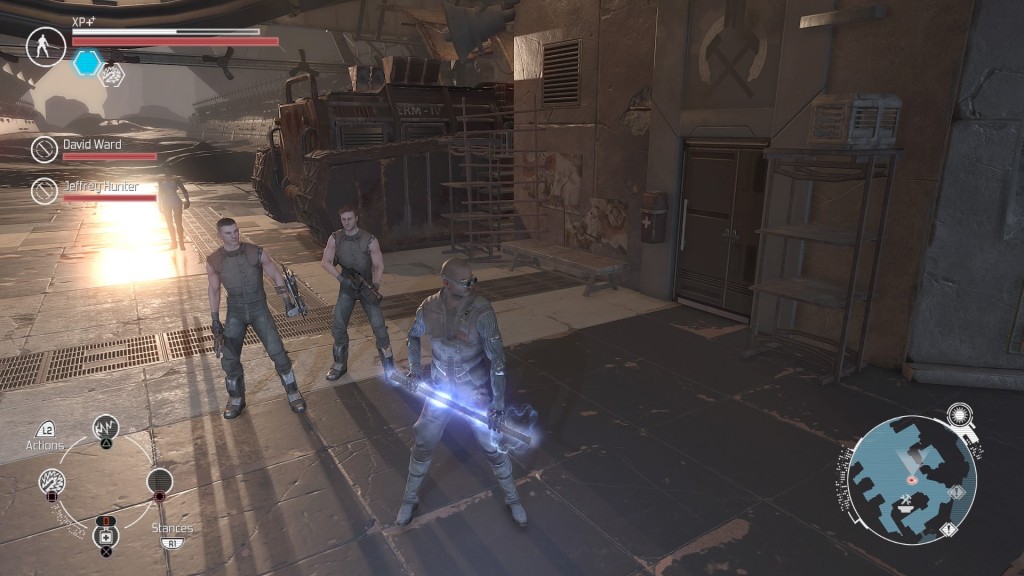The image size is (1024, 576).
Task: Choose the dark circular slot on the action wheel
Action: coord(160,482)
